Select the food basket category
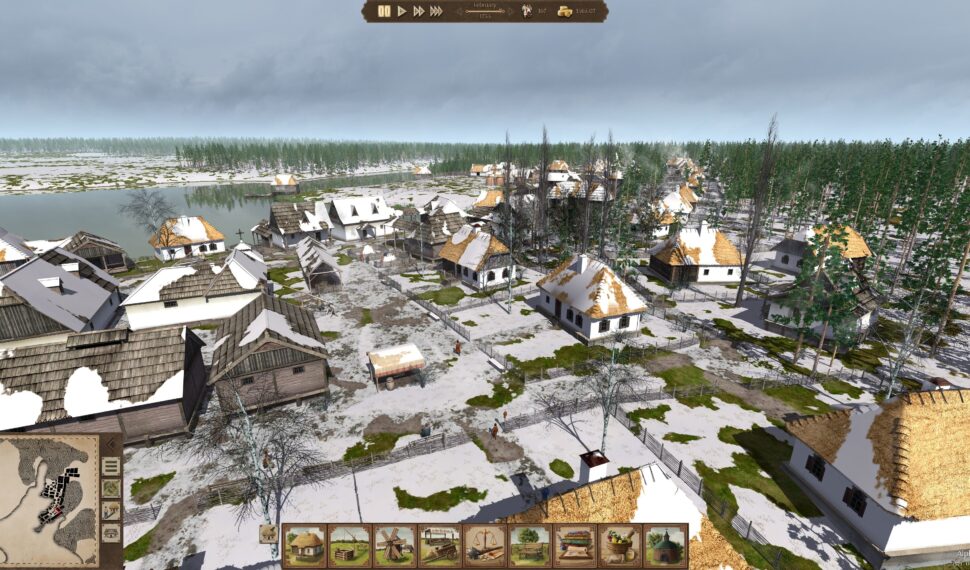The image size is (970, 570). (x=620, y=546)
